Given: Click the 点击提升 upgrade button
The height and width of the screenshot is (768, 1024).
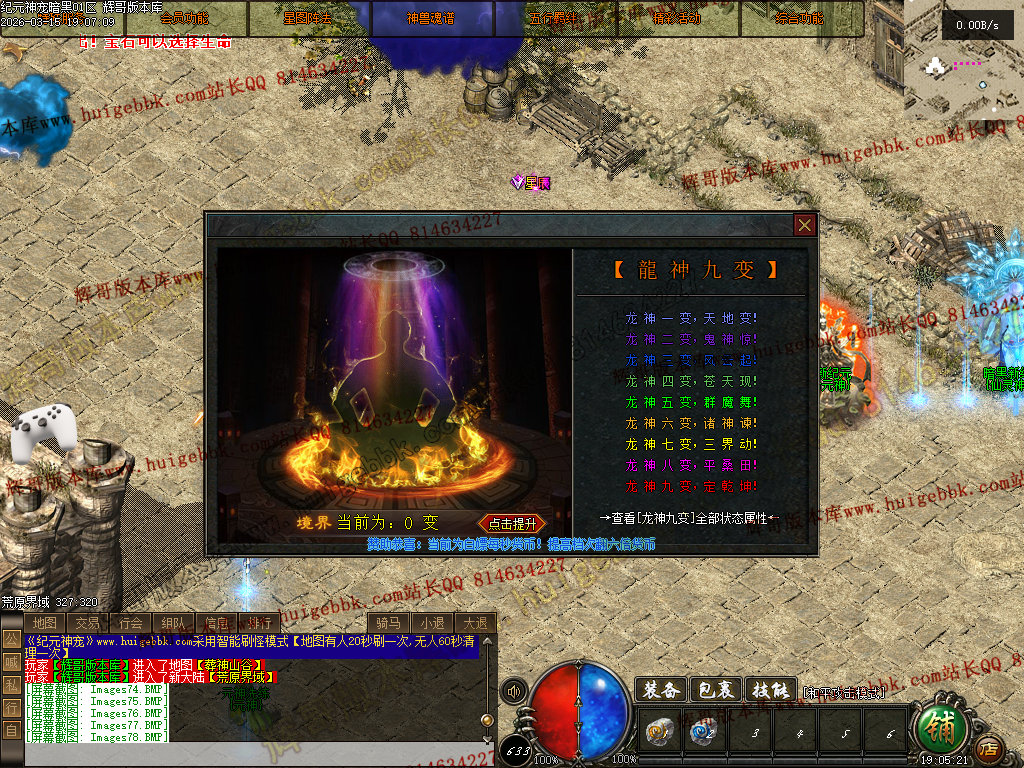Looking at the screenshot, I should [513, 523].
